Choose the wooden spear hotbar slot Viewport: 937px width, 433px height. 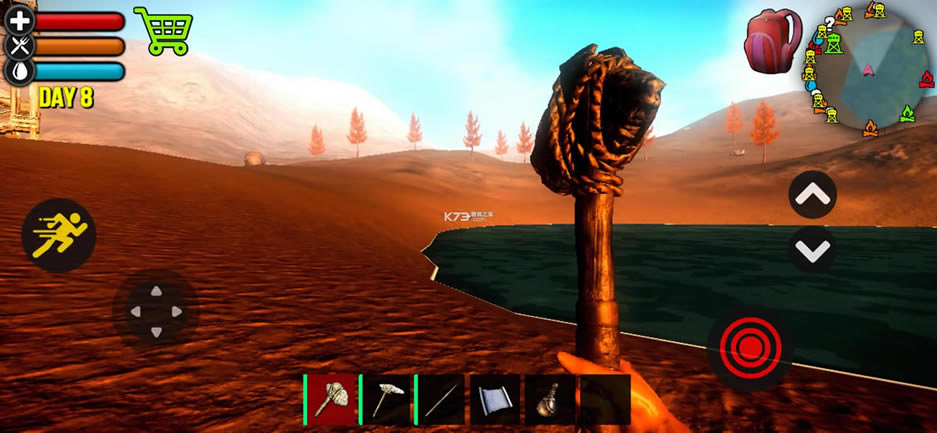441,399
